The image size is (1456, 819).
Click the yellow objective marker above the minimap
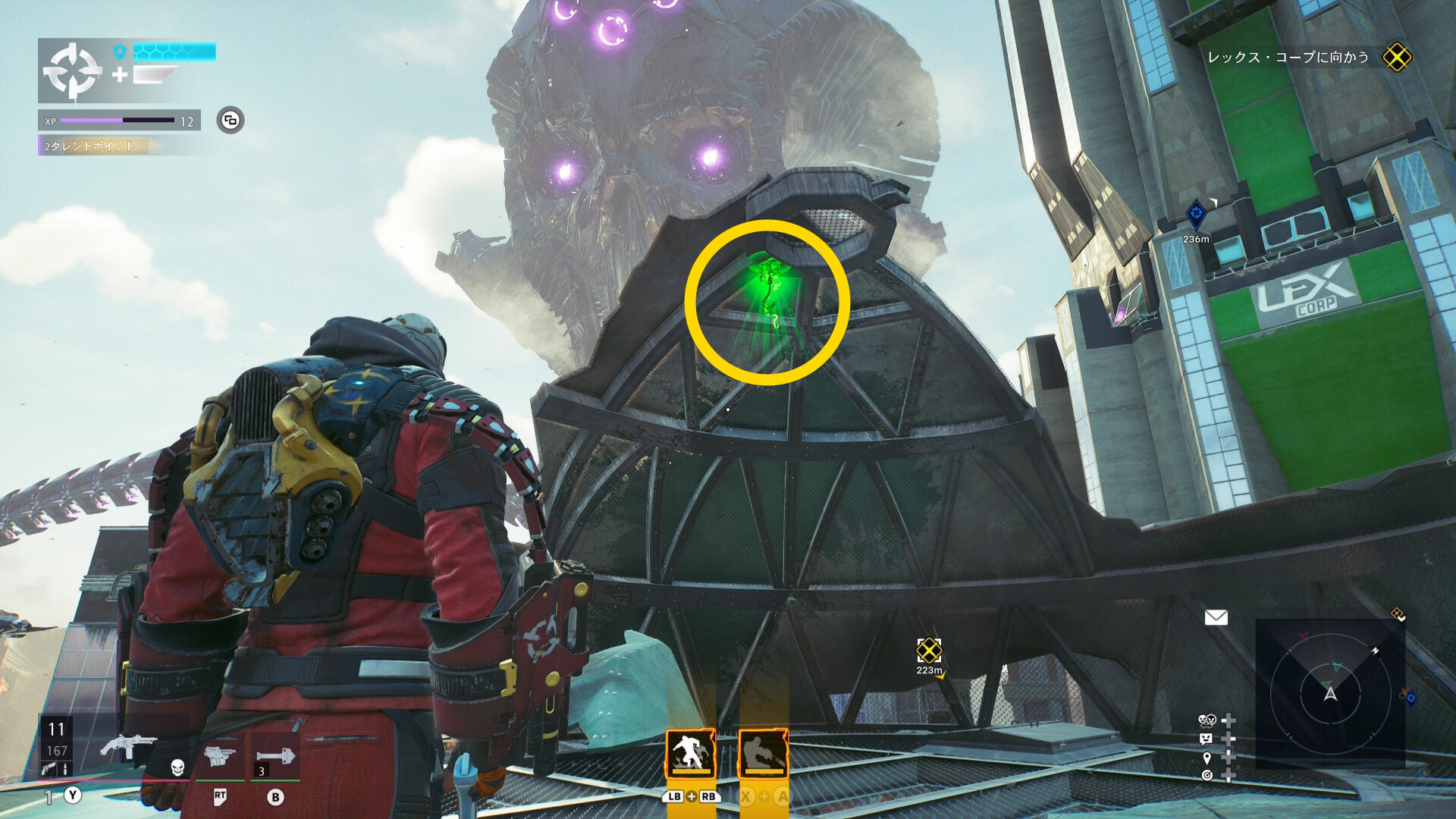[1397, 613]
